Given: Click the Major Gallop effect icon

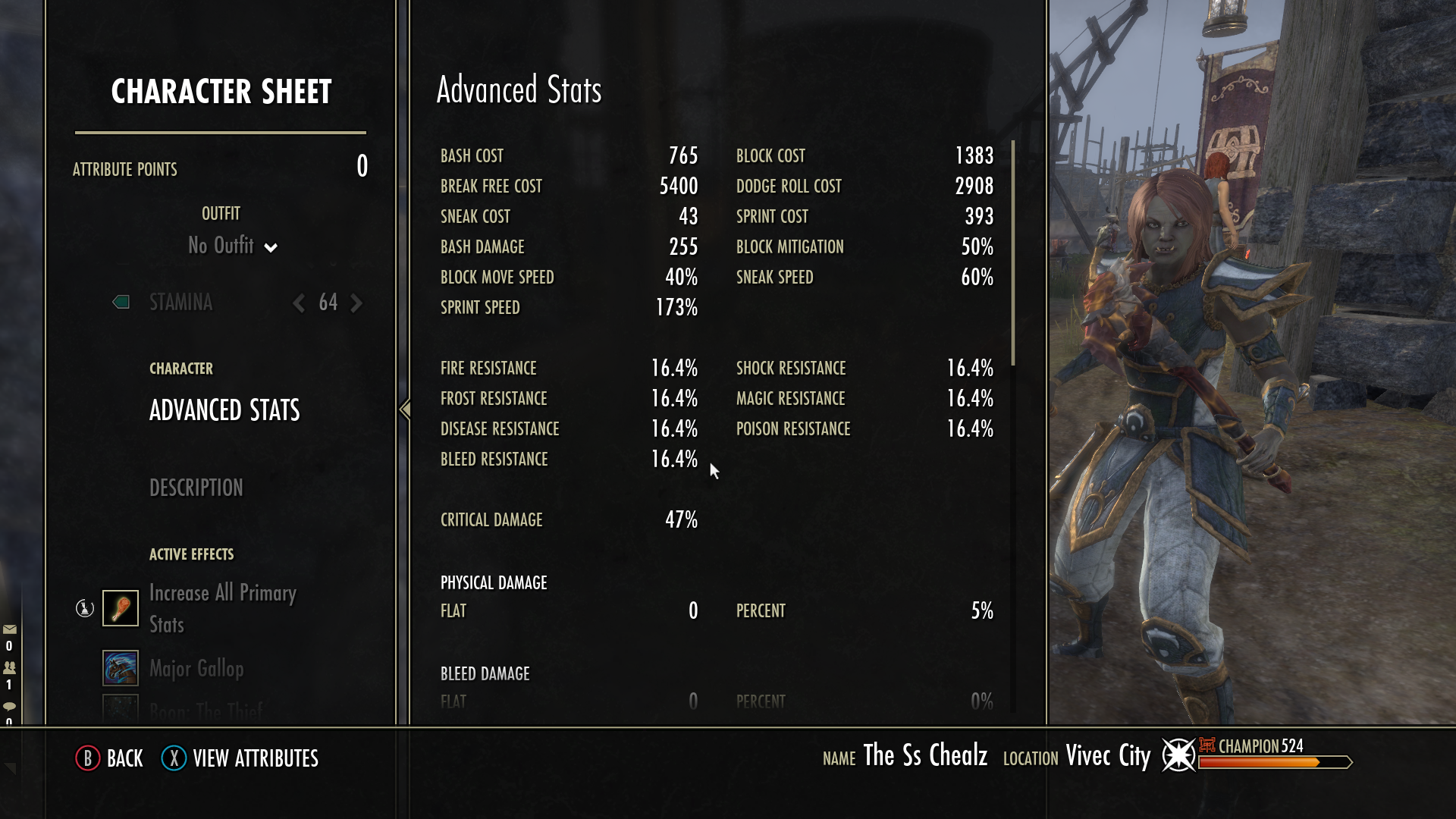Looking at the screenshot, I should pos(121,669).
